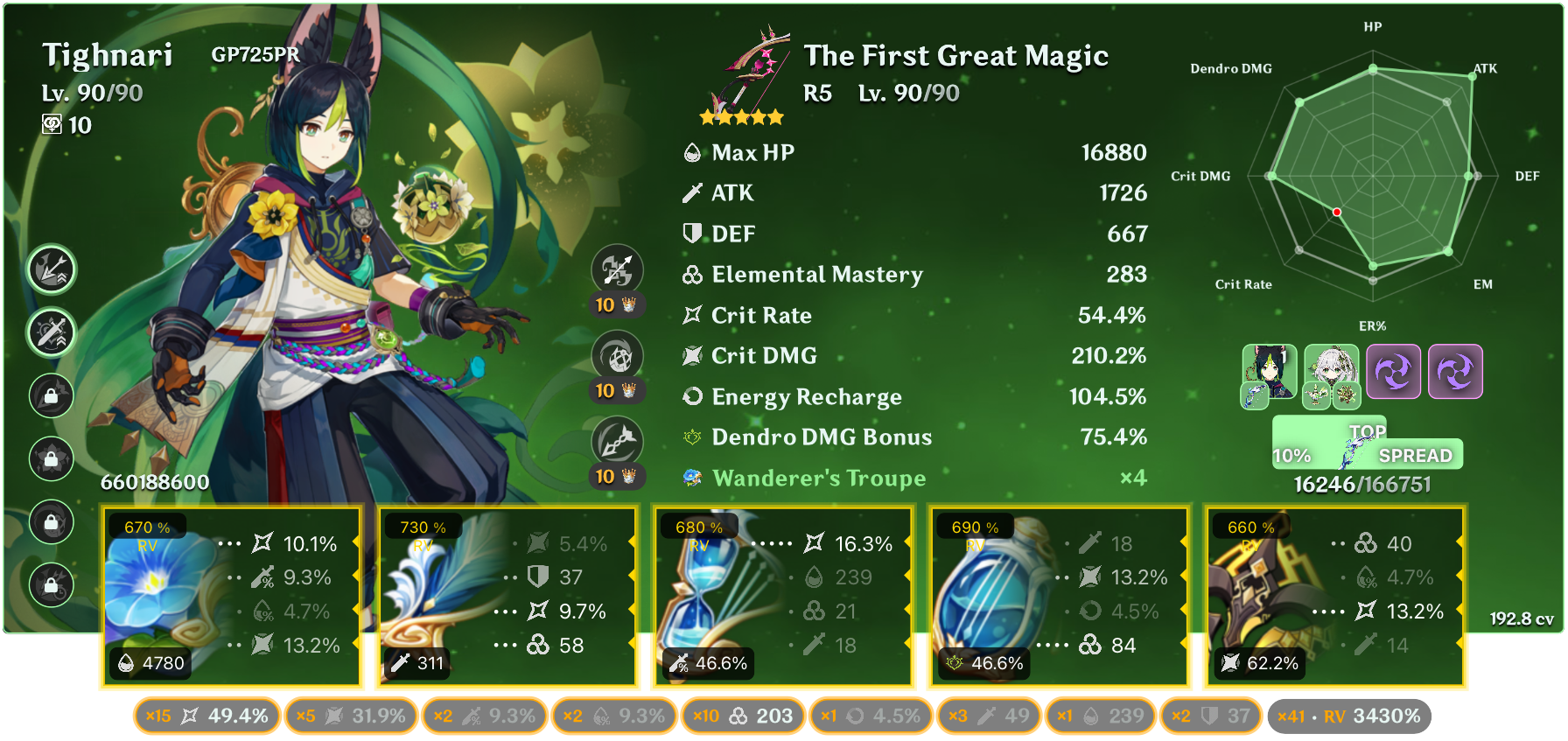1568x741 pixels.
Task: Unlock the first padlock in the left sidebar
Action: coord(51,396)
